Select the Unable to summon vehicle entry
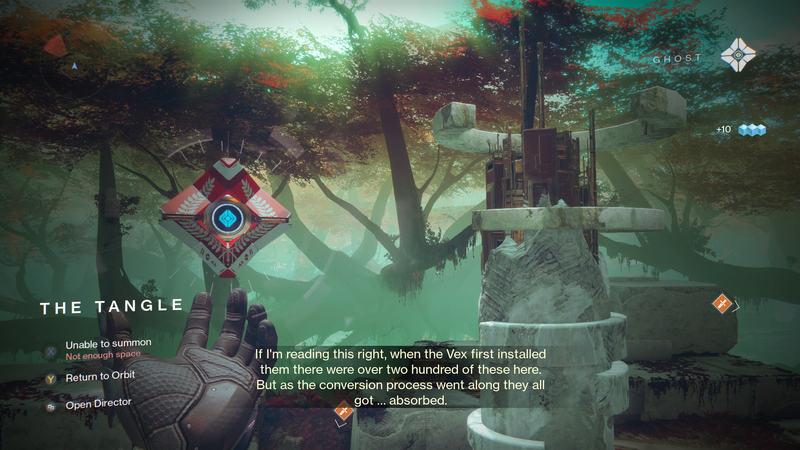 pyautogui.click(x=108, y=343)
